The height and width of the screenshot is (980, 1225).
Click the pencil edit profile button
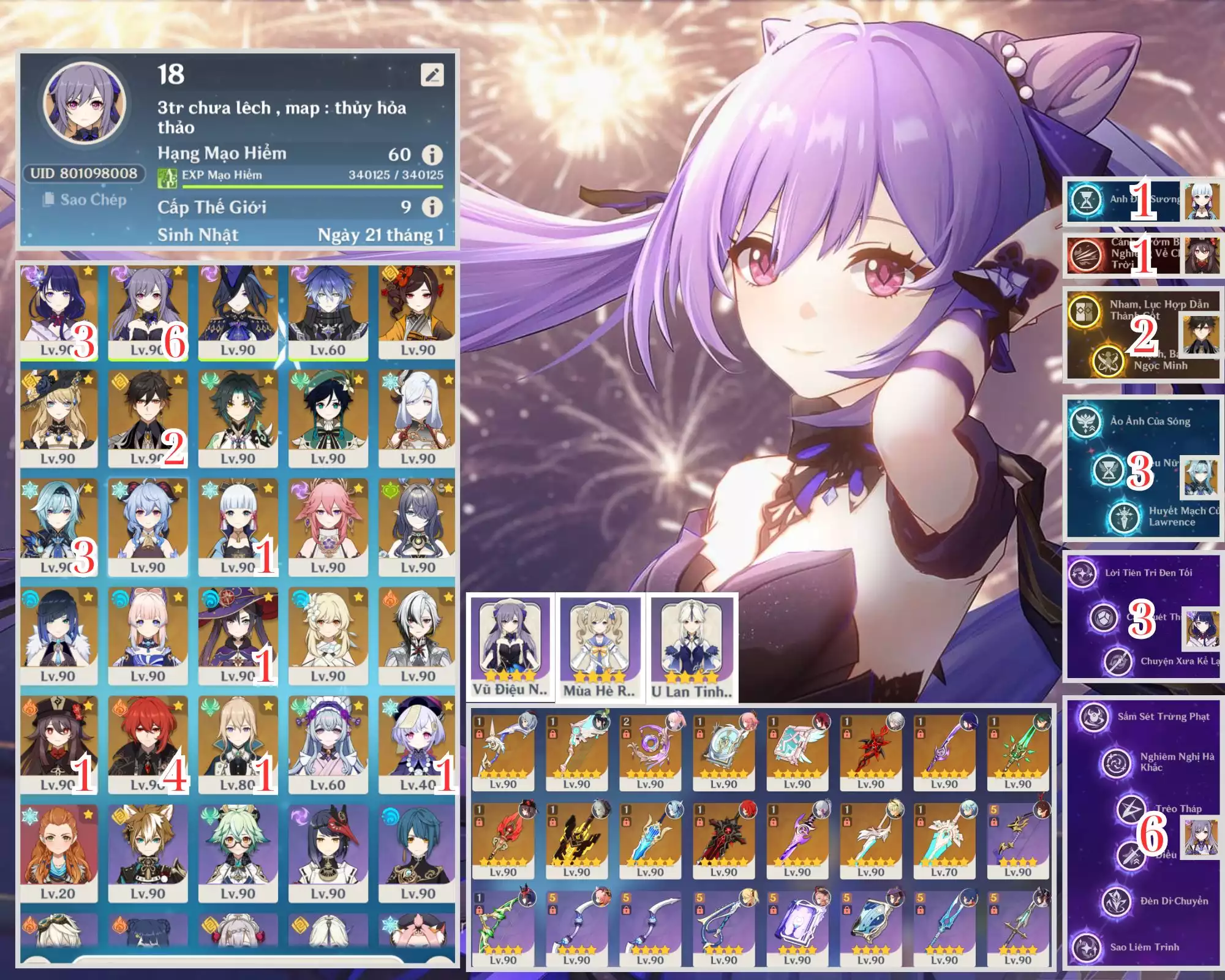(x=432, y=75)
